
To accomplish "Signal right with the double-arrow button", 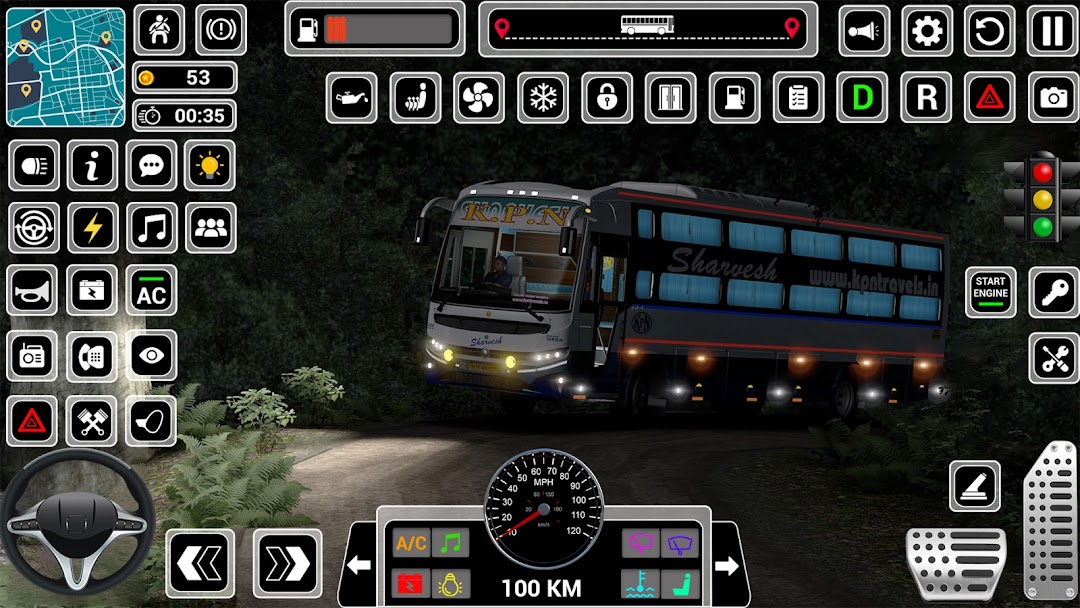I will coord(287,564).
